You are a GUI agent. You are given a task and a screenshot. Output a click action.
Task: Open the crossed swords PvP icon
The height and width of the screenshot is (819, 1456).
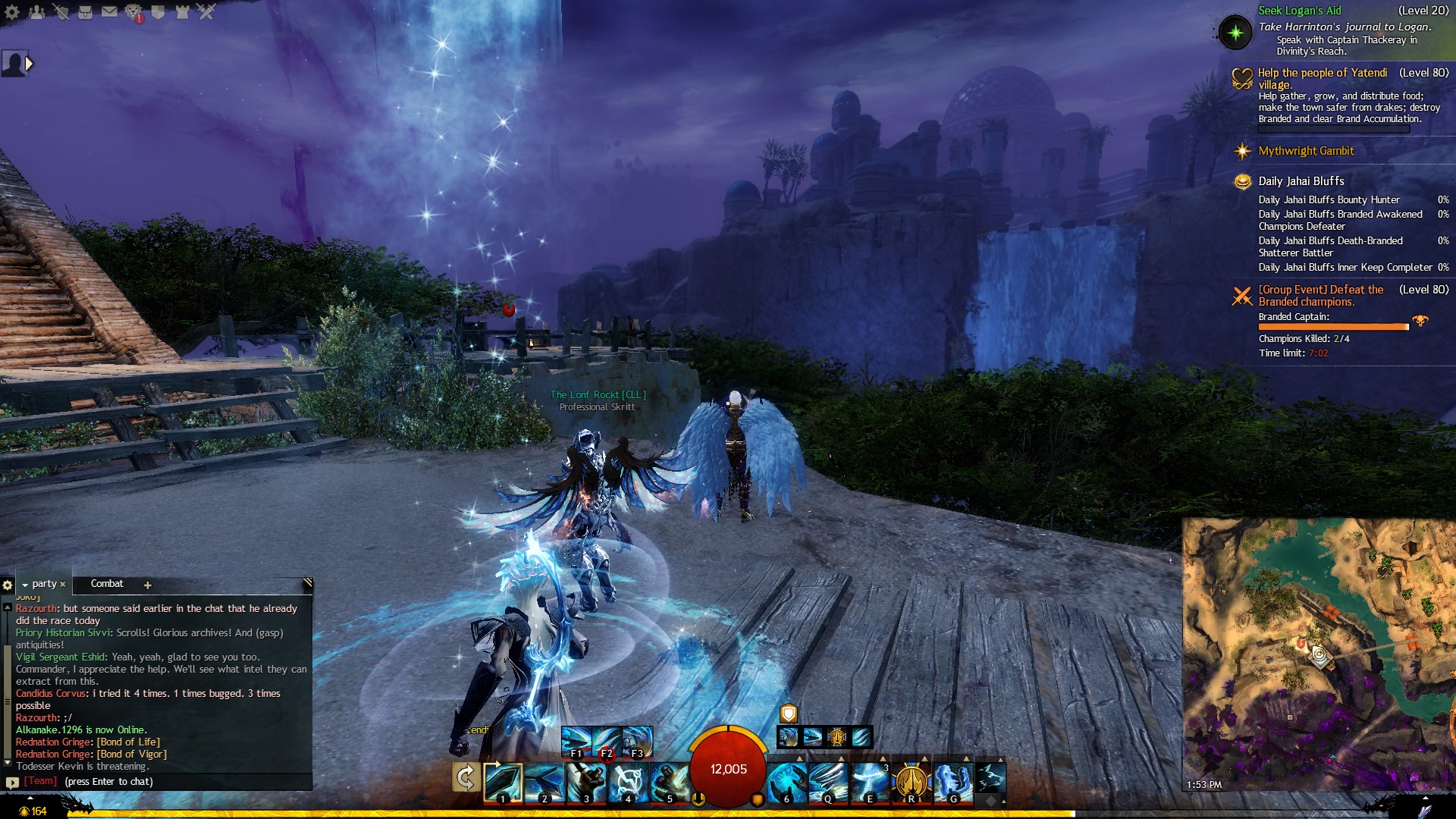click(206, 11)
